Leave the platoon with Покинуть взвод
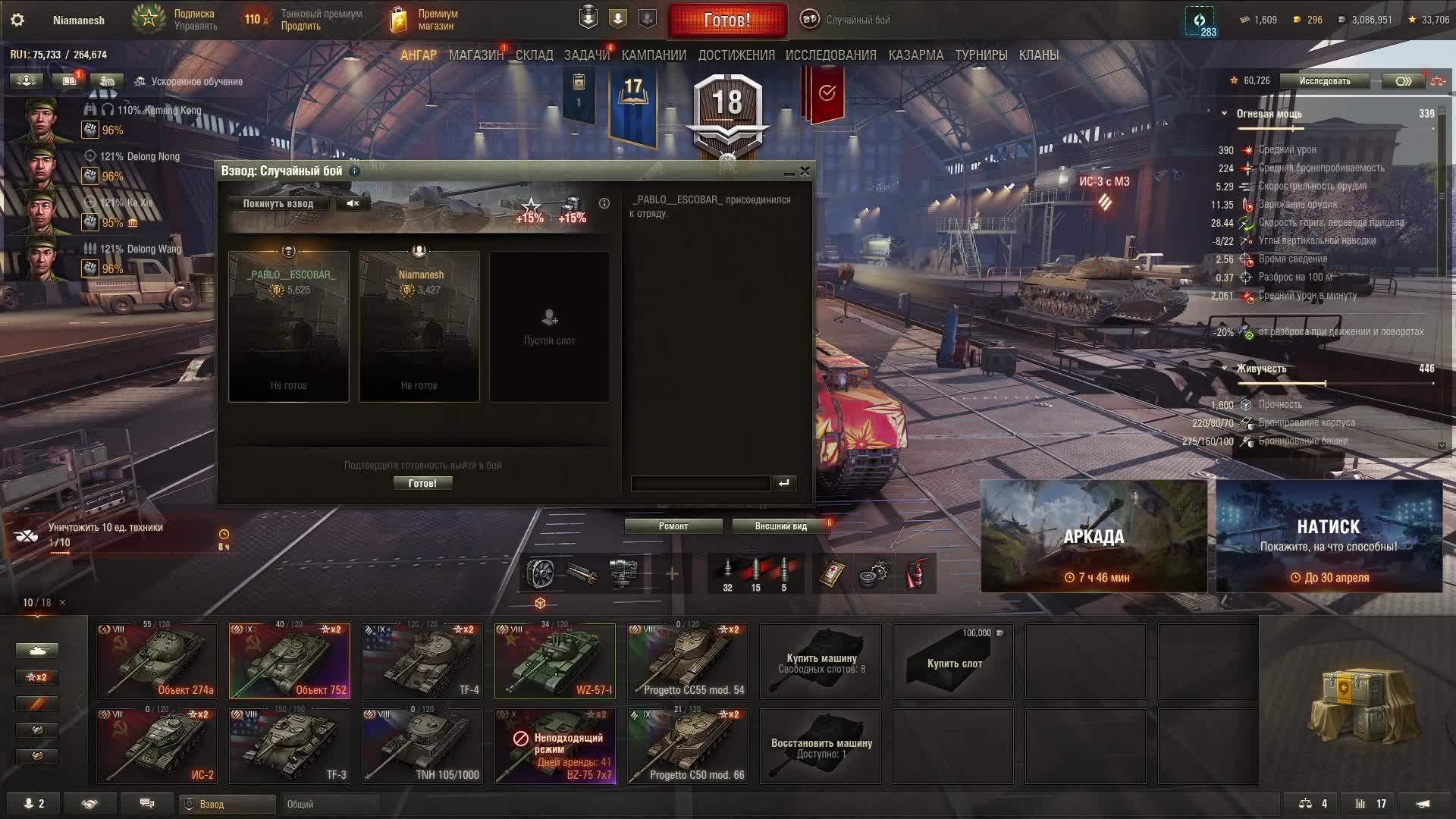 click(x=278, y=203)
